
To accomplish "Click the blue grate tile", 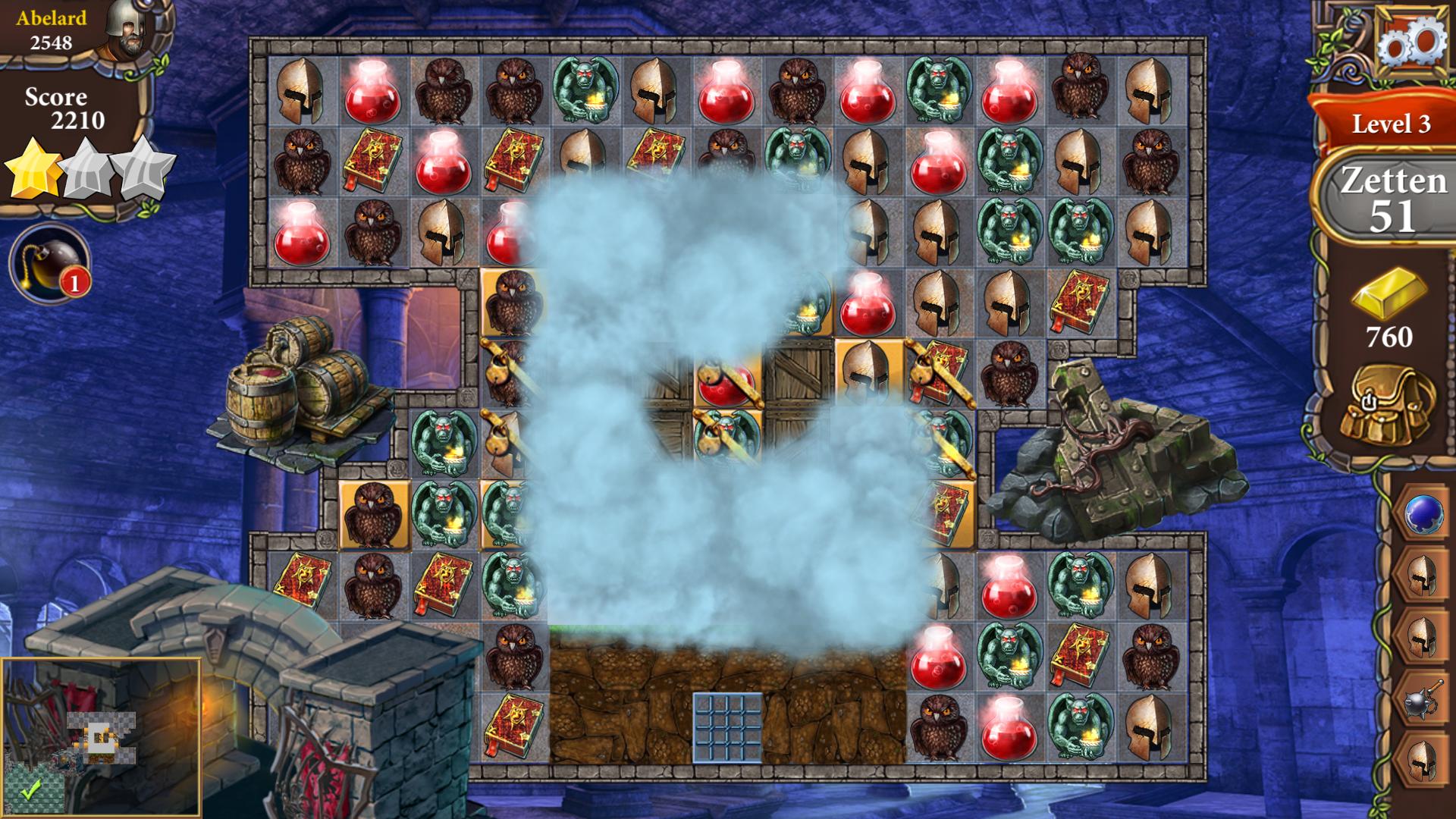I will [727, 726].
